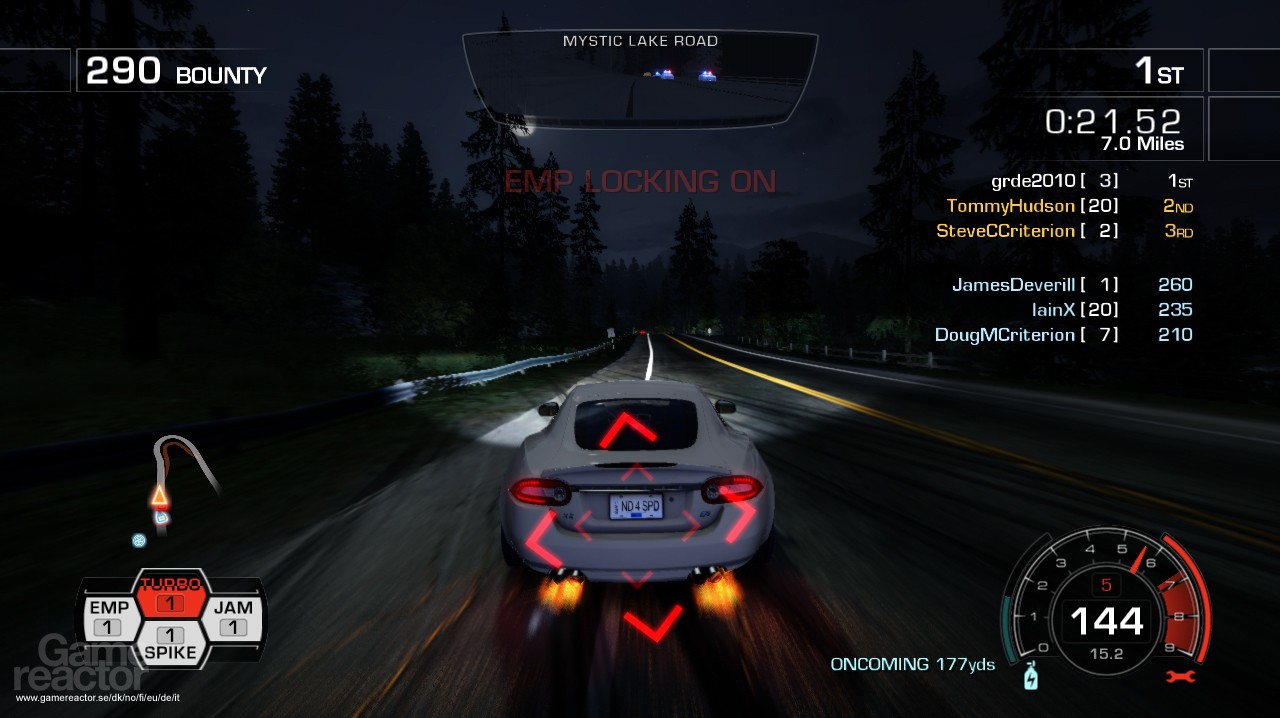The width and height of the screenshot is (1280, 718).
Task: Activate the EMP weapon slot
Action: point(108,617)
